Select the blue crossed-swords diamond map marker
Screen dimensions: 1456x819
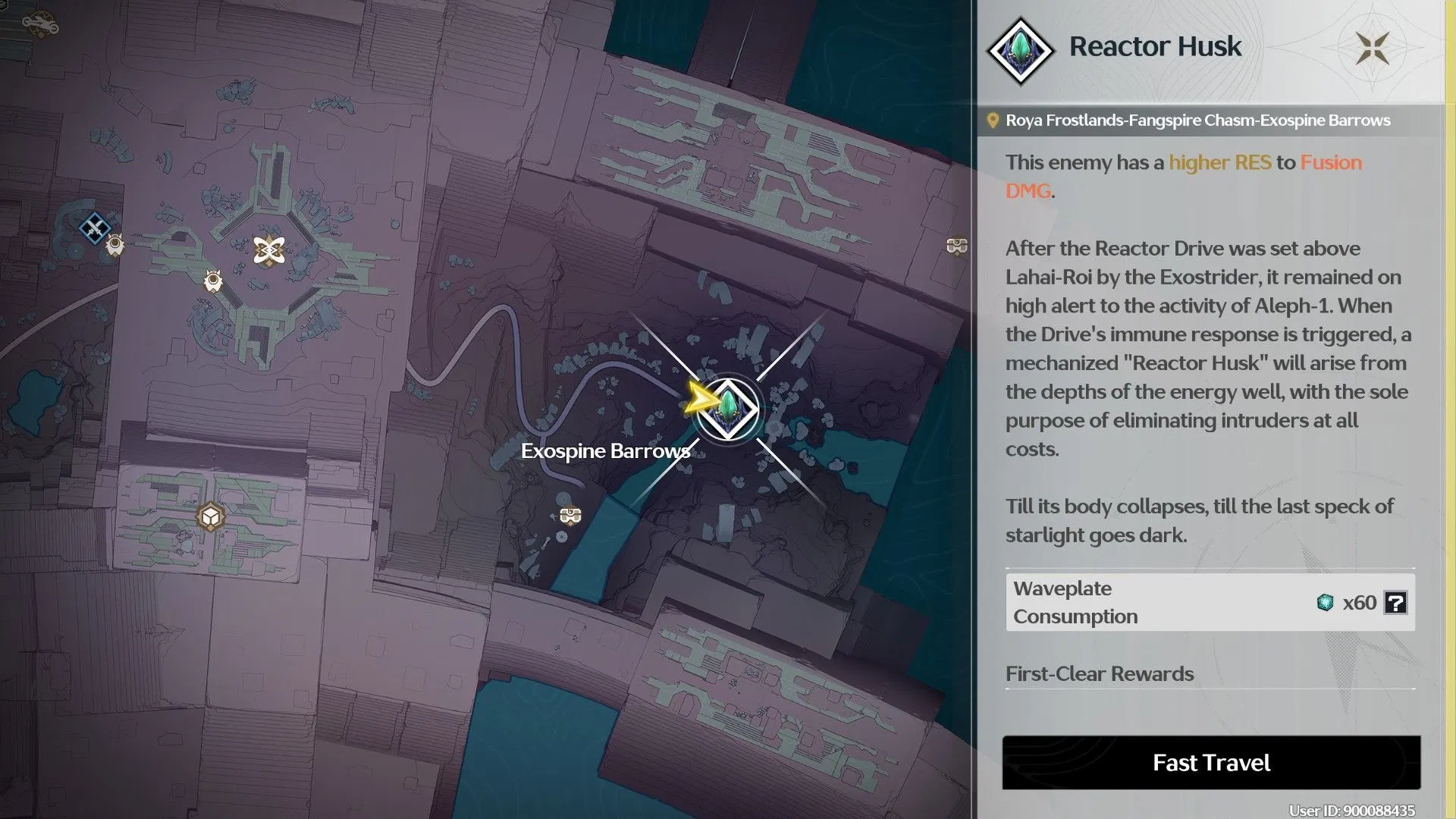94,227
